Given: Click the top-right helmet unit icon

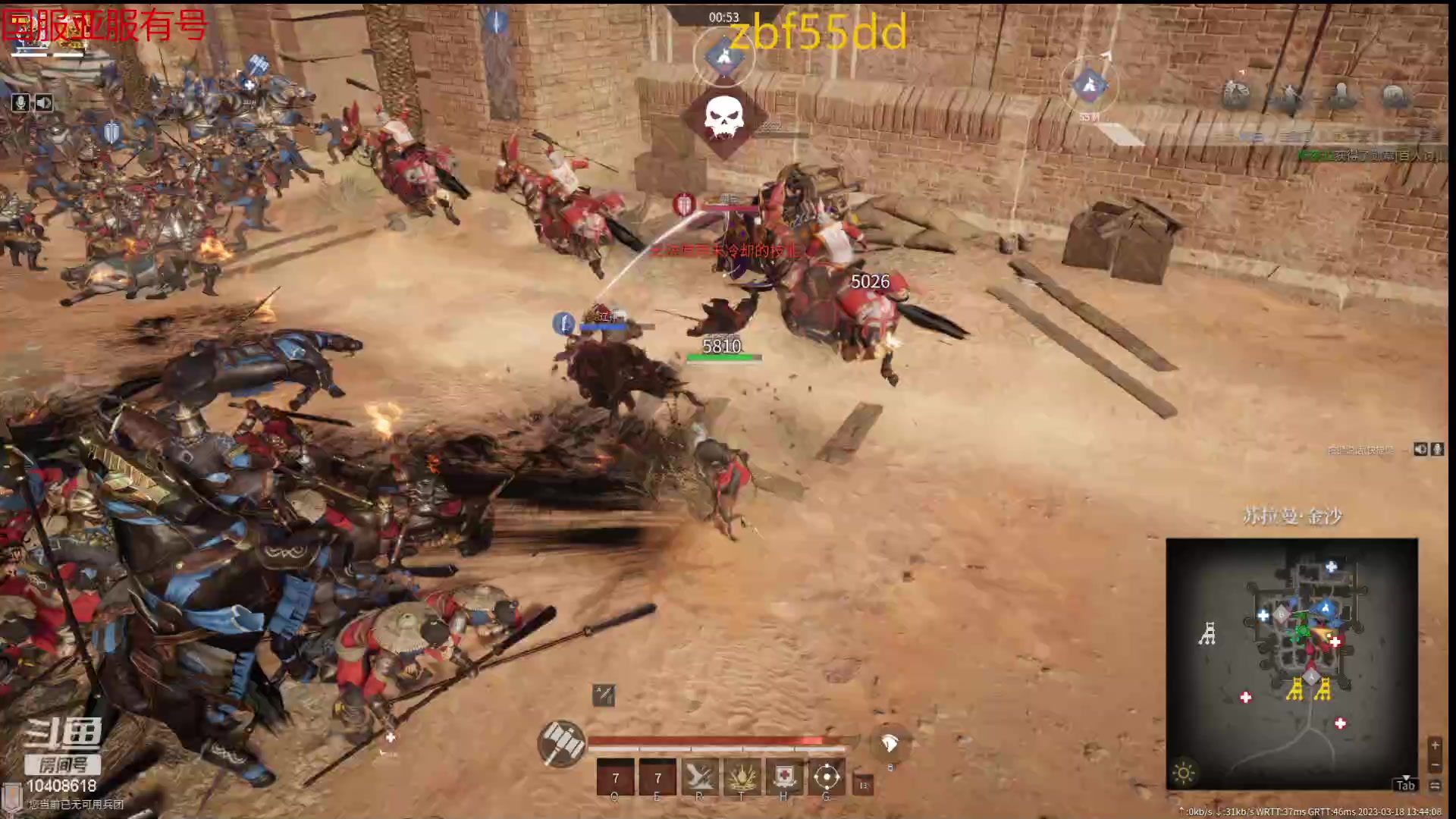Looking at the screenshot, I should 1394,95.
